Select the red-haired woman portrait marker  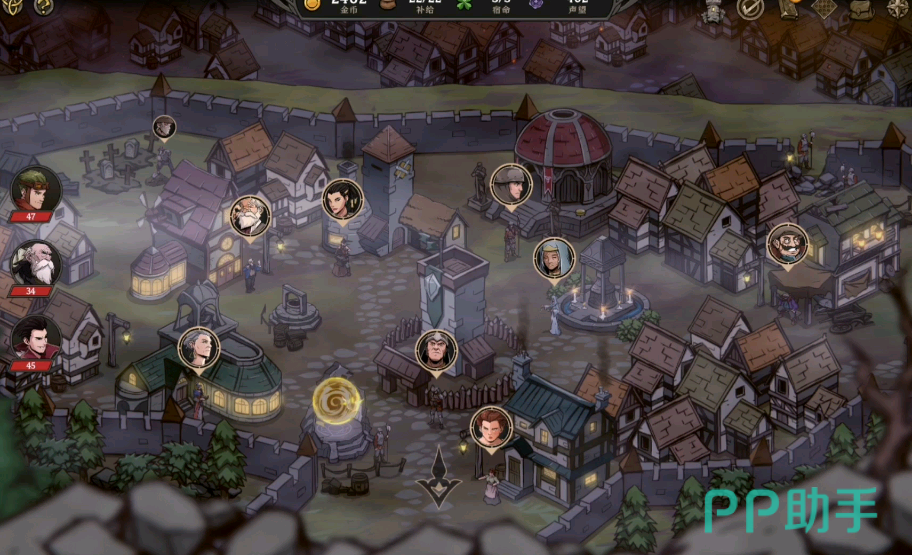pos(490,426)
